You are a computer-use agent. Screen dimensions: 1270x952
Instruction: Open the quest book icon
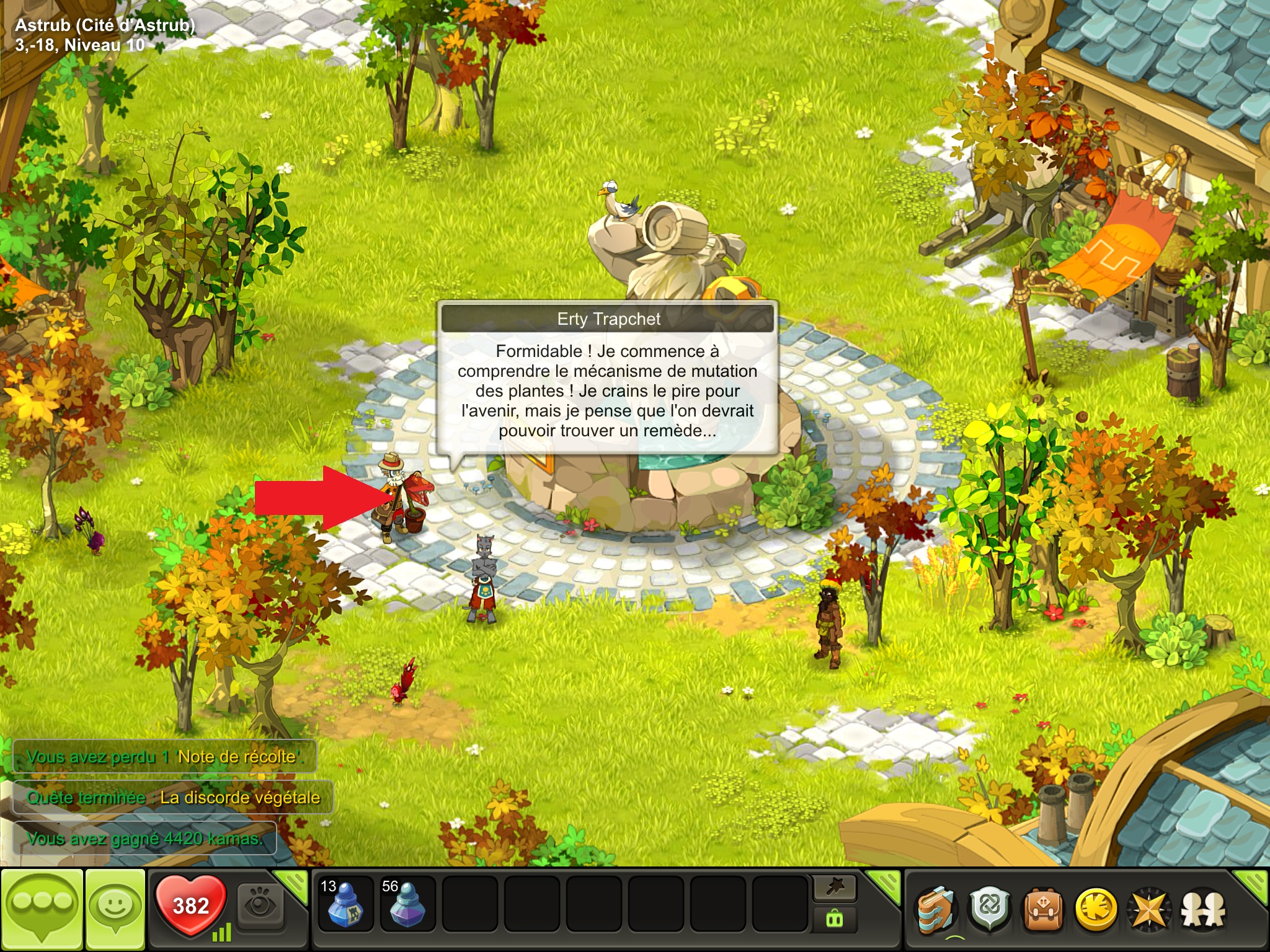936,910
